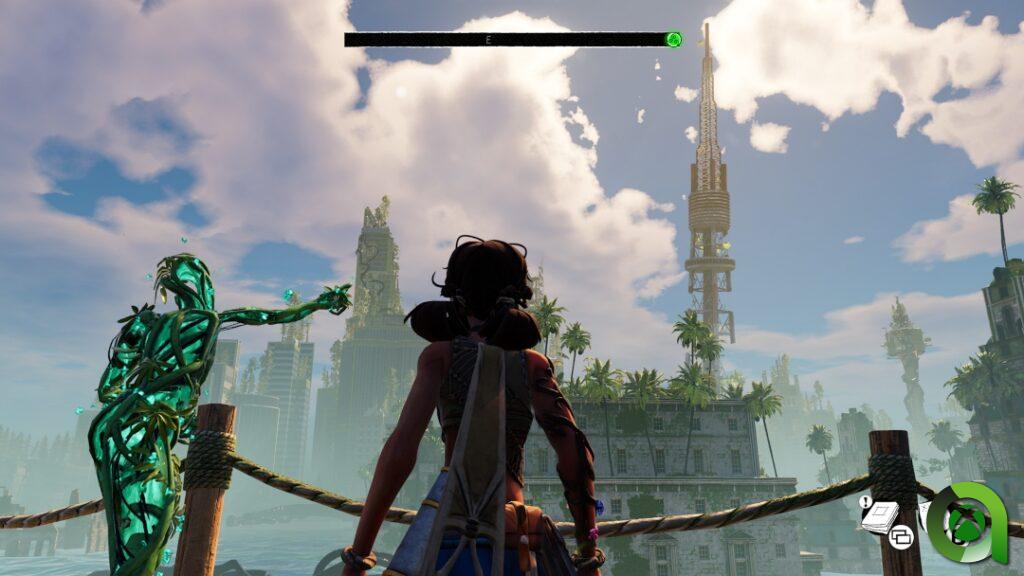Select the green objective marker on the compass
Image resolution: width=1024 pixels, height=576 pixels.
(674, 40)
